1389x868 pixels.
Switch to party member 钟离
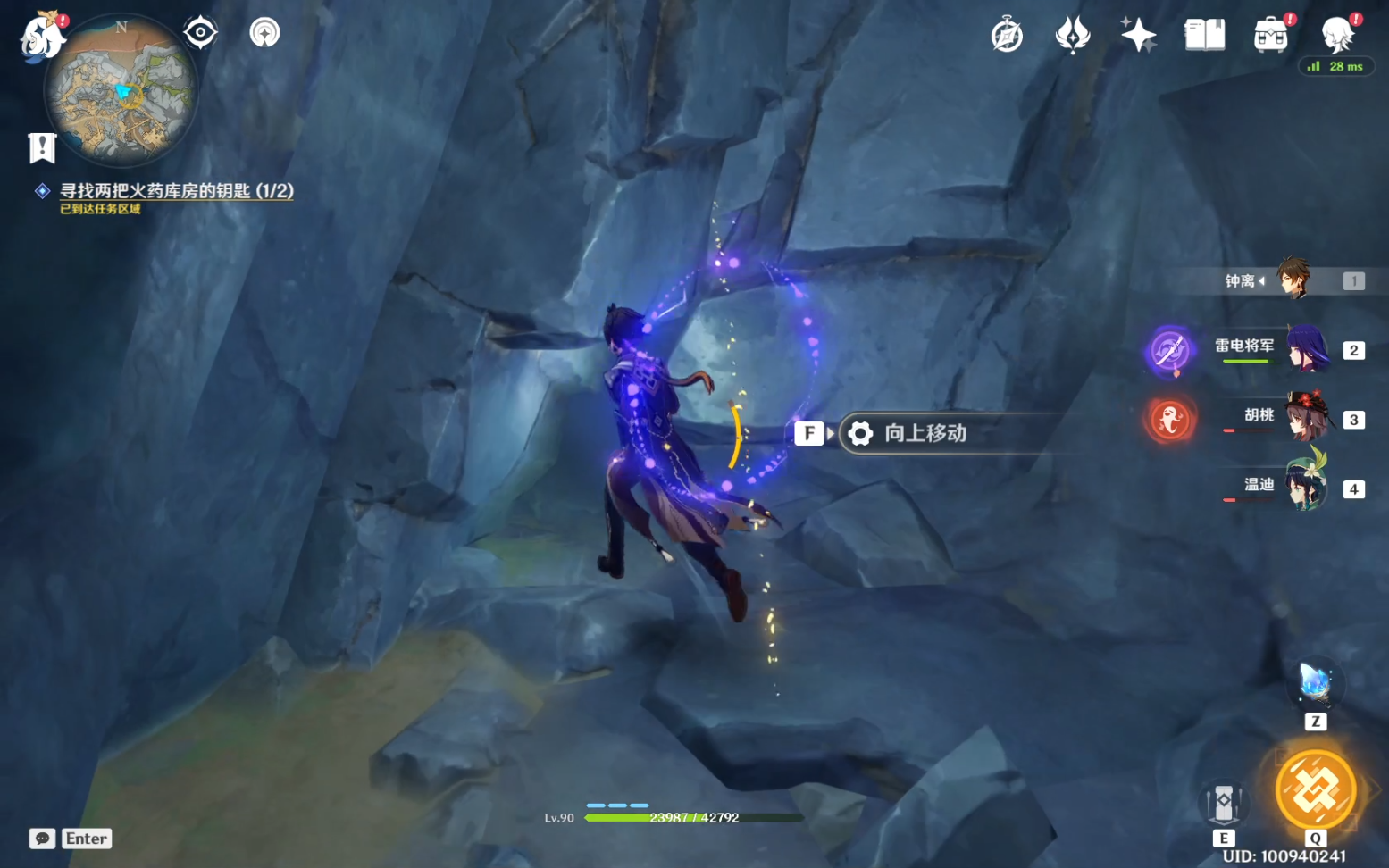1292,280
